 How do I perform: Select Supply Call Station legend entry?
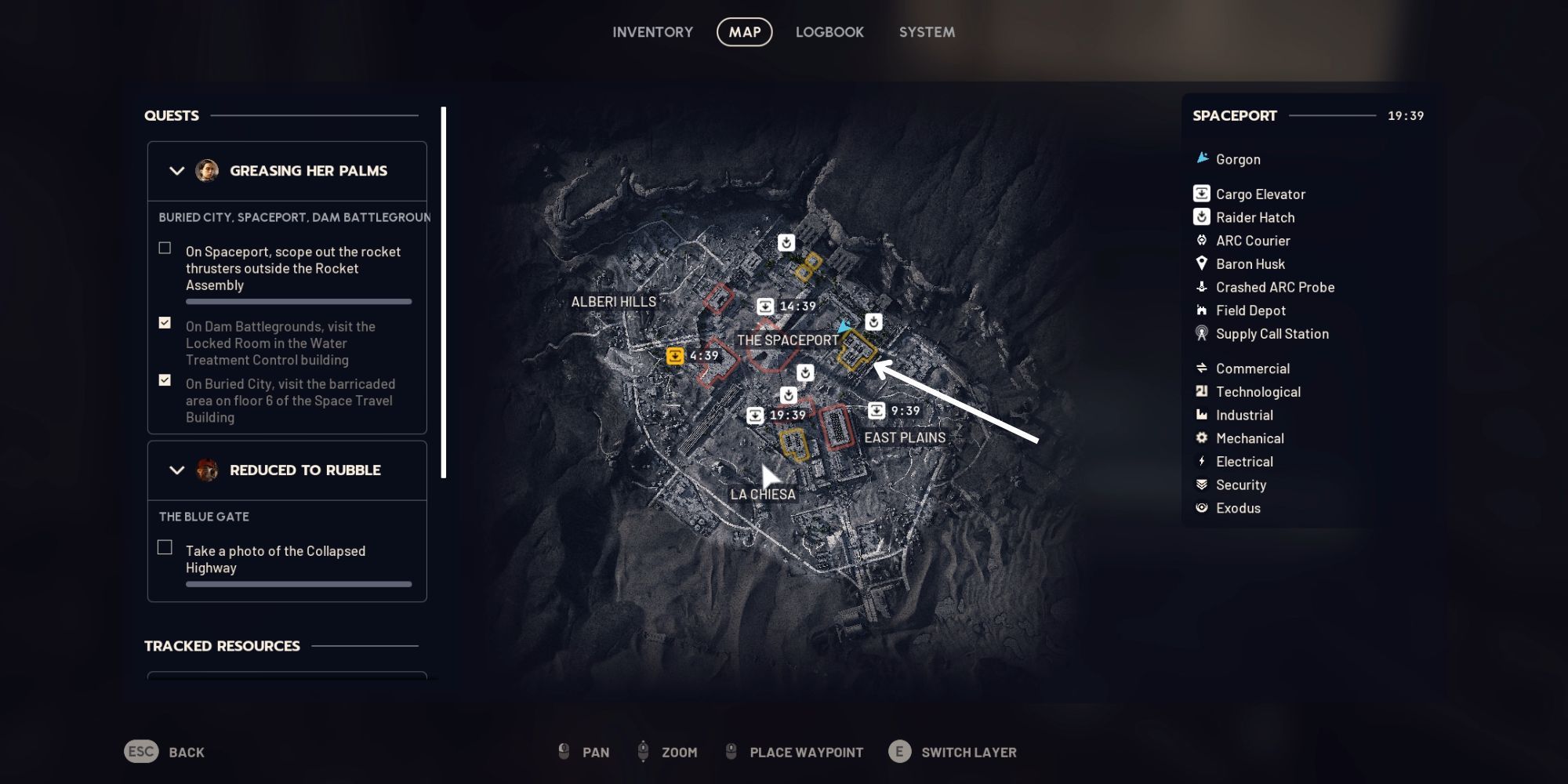point(1271,334)
